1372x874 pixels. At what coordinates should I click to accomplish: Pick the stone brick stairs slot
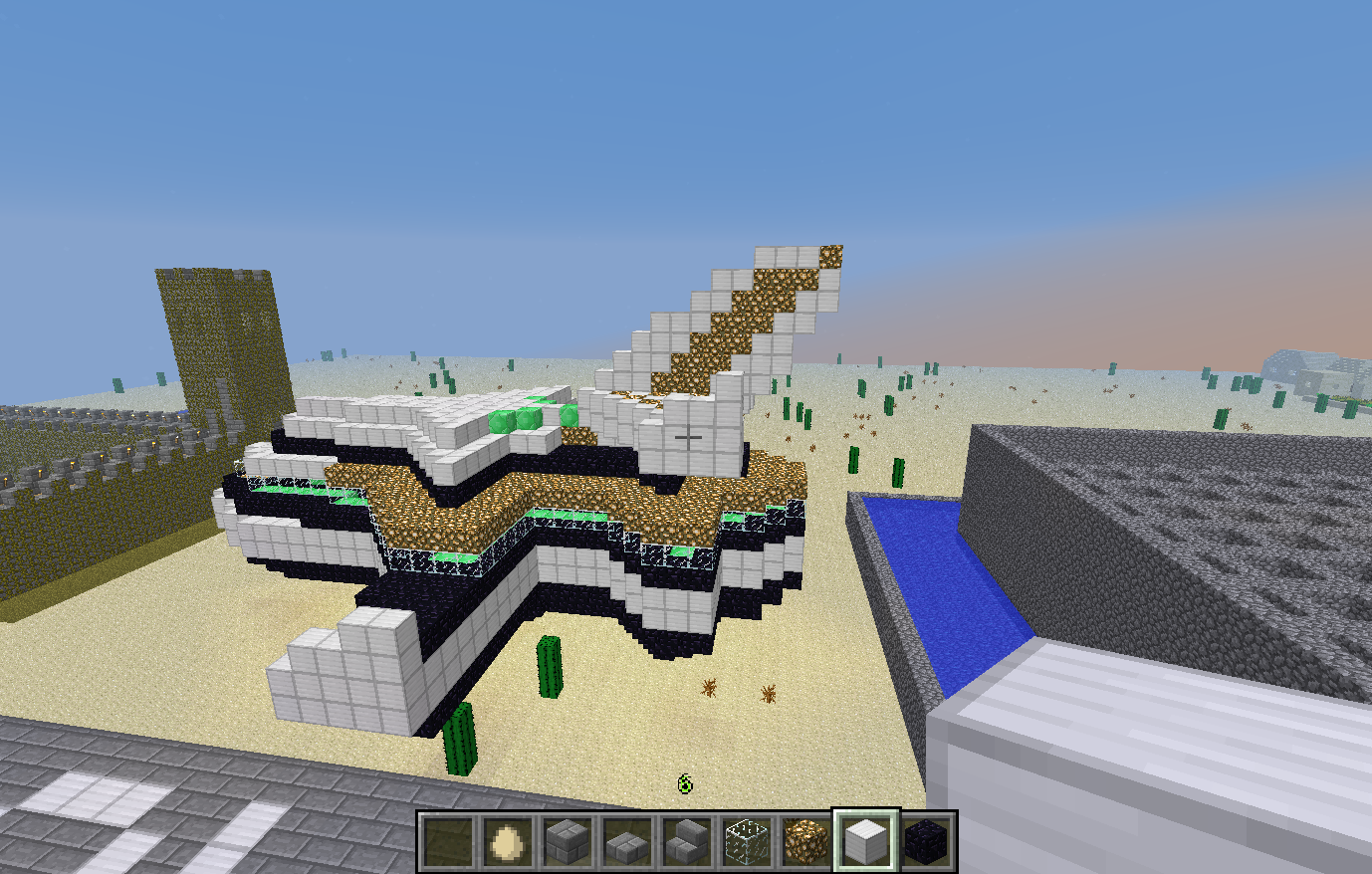pyautogui.click(x=685, y=842)
